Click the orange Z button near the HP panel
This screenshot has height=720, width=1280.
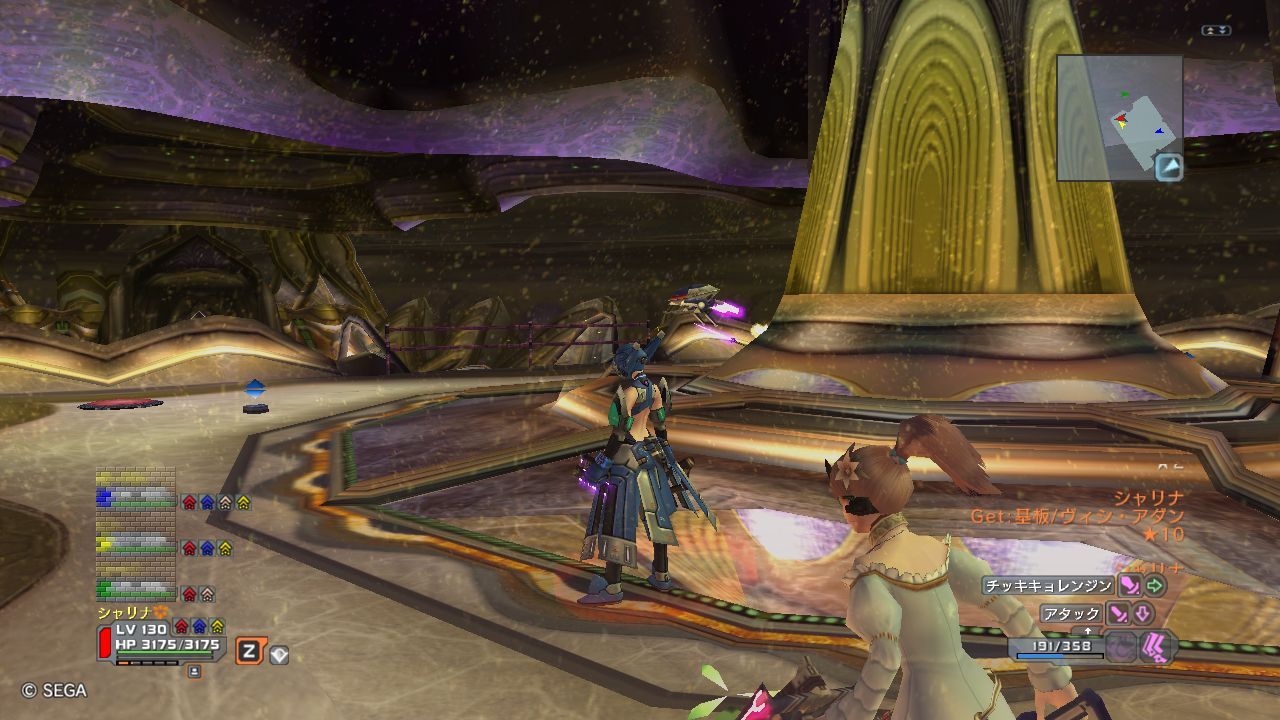point(249,652)
